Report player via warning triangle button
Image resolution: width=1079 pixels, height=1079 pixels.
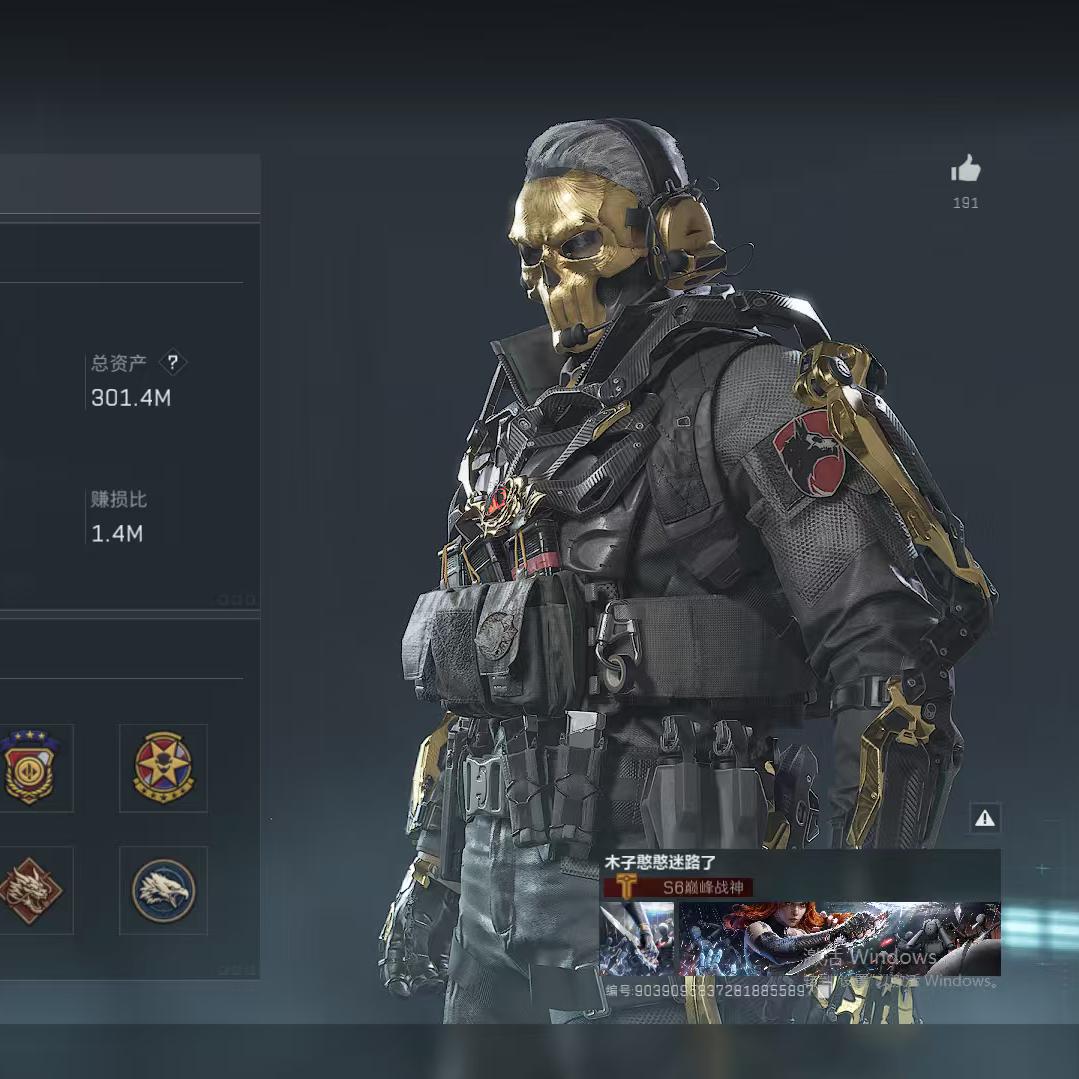pyautogui.click(x=985, y=819)
